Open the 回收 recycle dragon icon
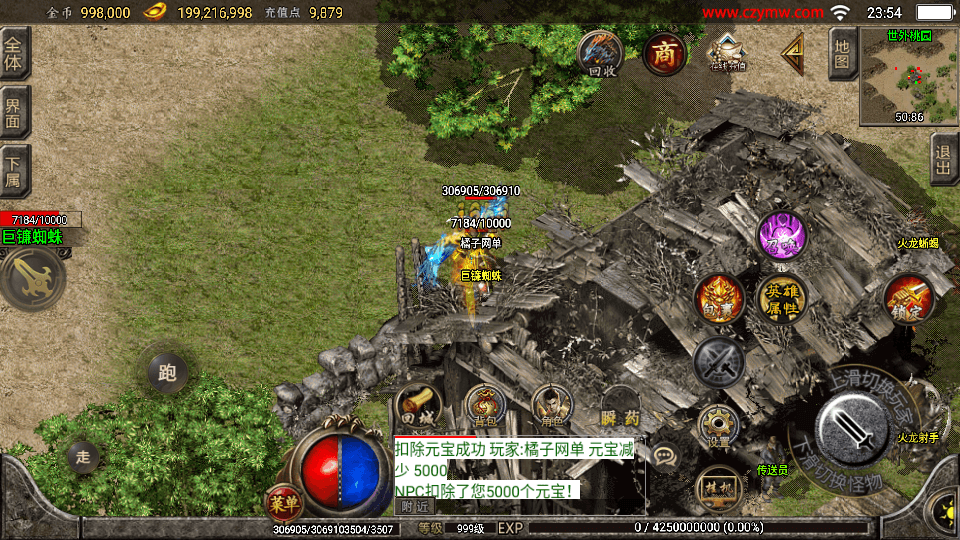The height and width of the screenshot is (540, 960). coord(601,54)
